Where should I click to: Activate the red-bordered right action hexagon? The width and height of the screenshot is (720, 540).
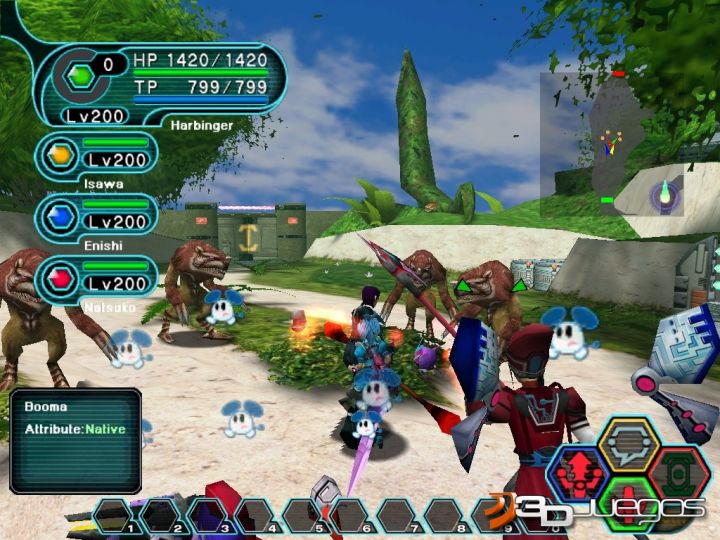(x=679, y=468)
